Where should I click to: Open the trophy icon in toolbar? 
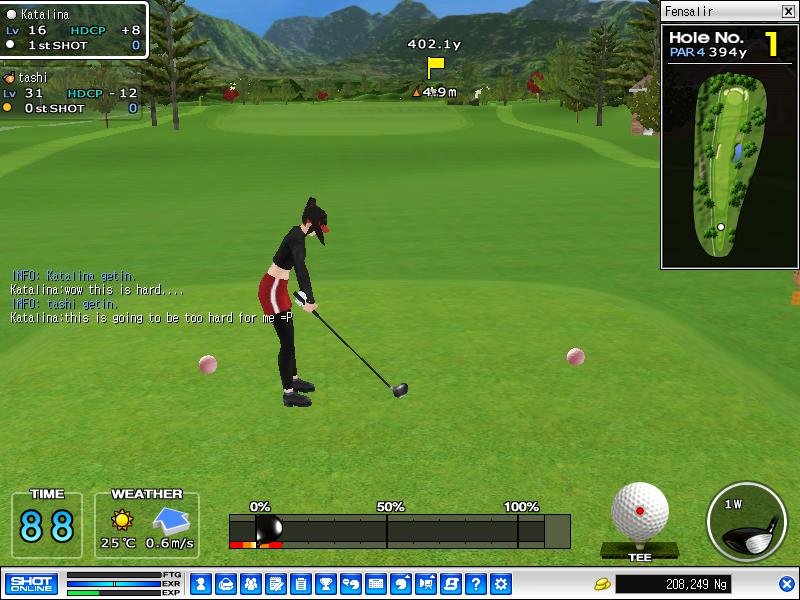tap(325, 583)
